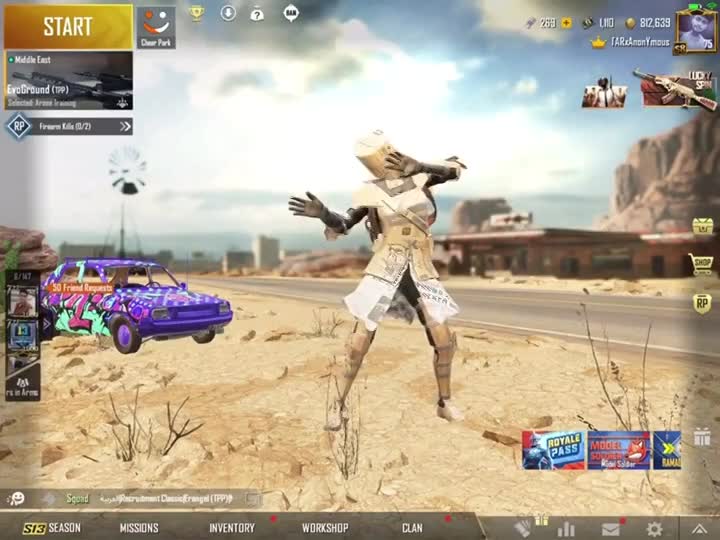Enter Cheer Park
The image size is (720, 540).
tap(155, 26)
